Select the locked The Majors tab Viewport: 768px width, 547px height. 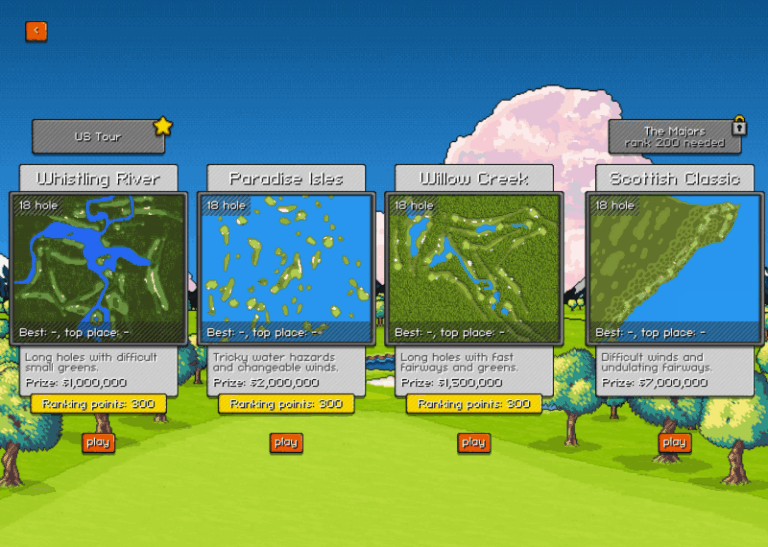[x=674, y=137]
